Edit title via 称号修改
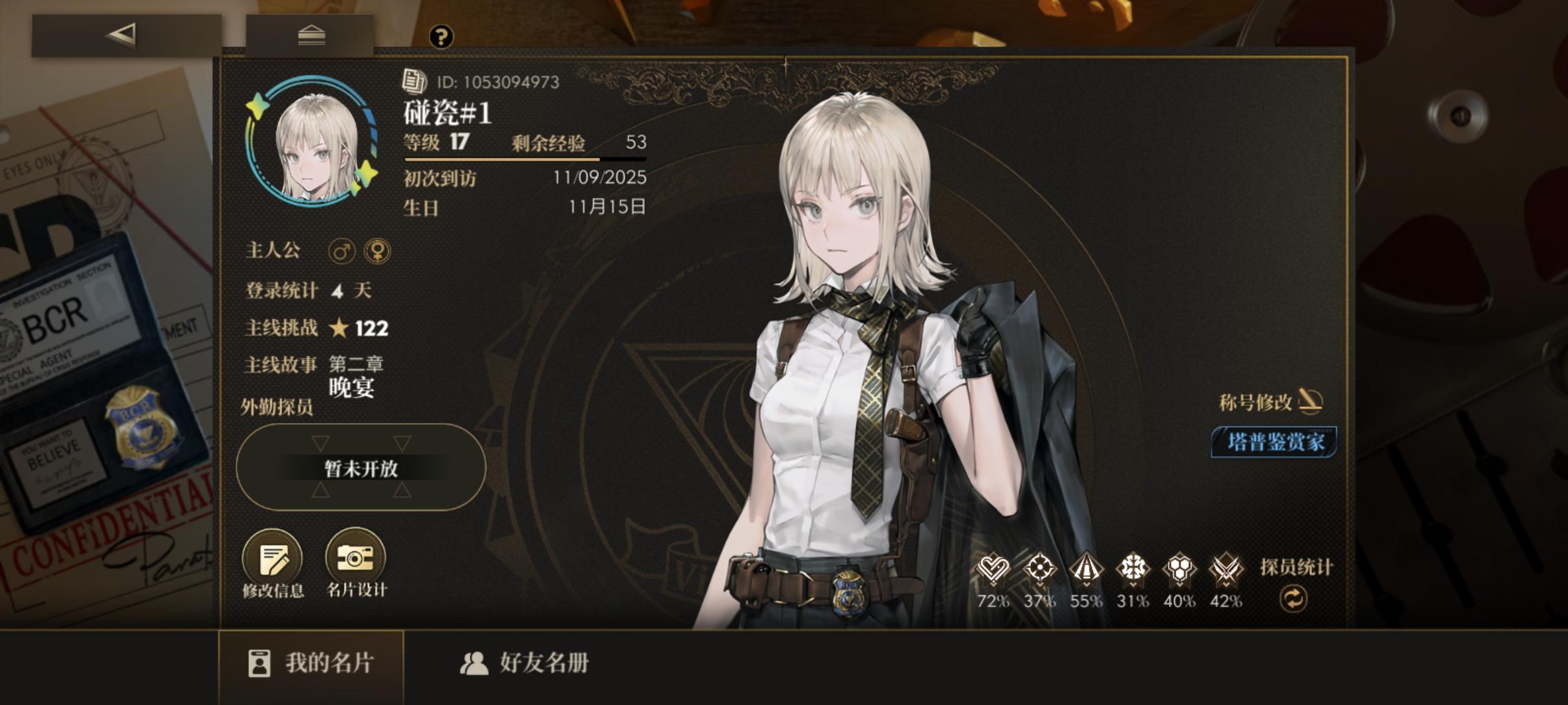This screenshot has width=1568, height=705. 1270,402
